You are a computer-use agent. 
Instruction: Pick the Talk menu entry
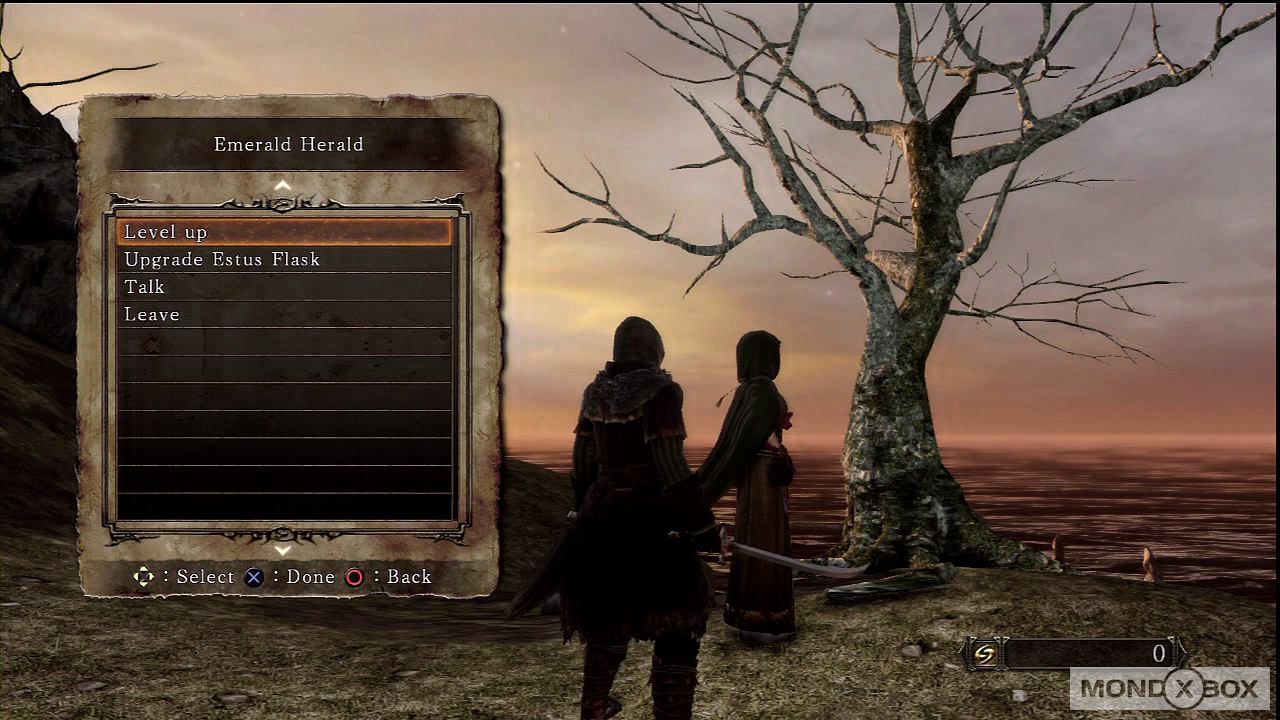tap(284, 287)
